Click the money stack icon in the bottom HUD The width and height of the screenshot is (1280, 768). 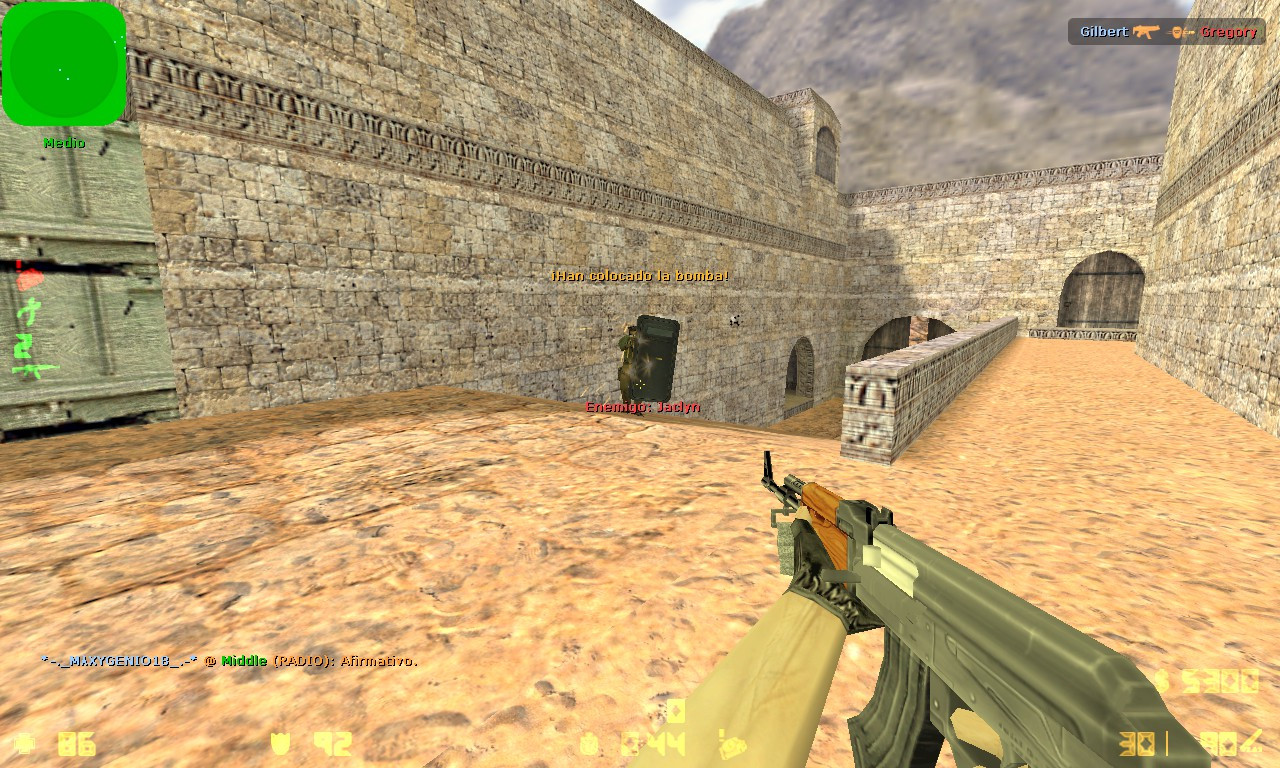tap(735, 748)
